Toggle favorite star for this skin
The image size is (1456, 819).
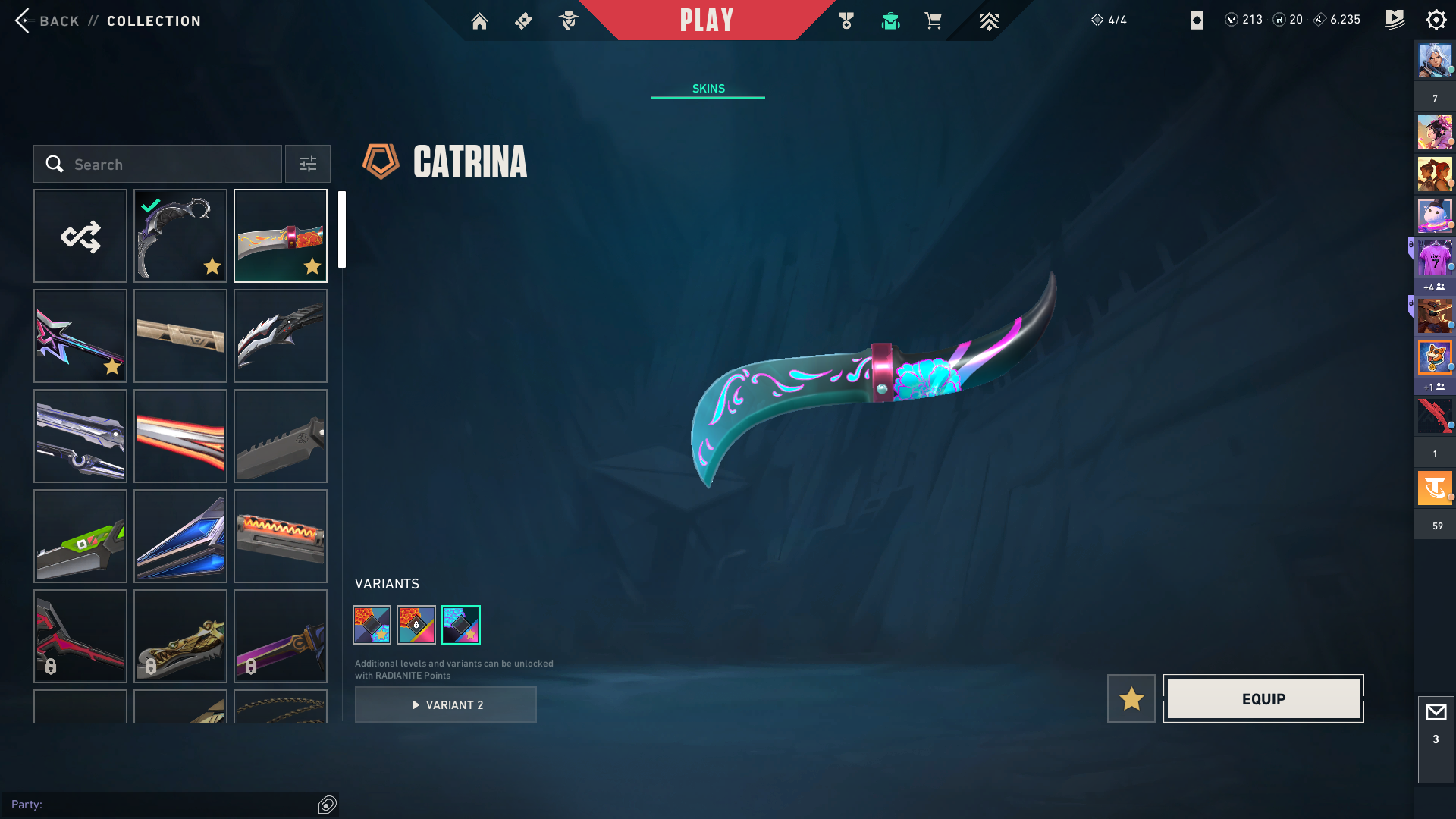click(1131, 699)
